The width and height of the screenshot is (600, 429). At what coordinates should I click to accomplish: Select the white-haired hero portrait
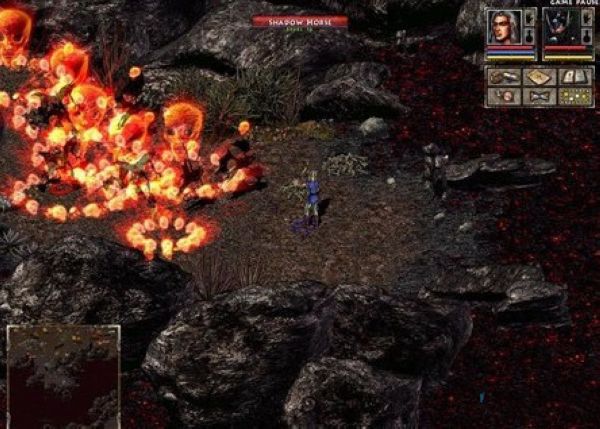[x=502, y=28]
